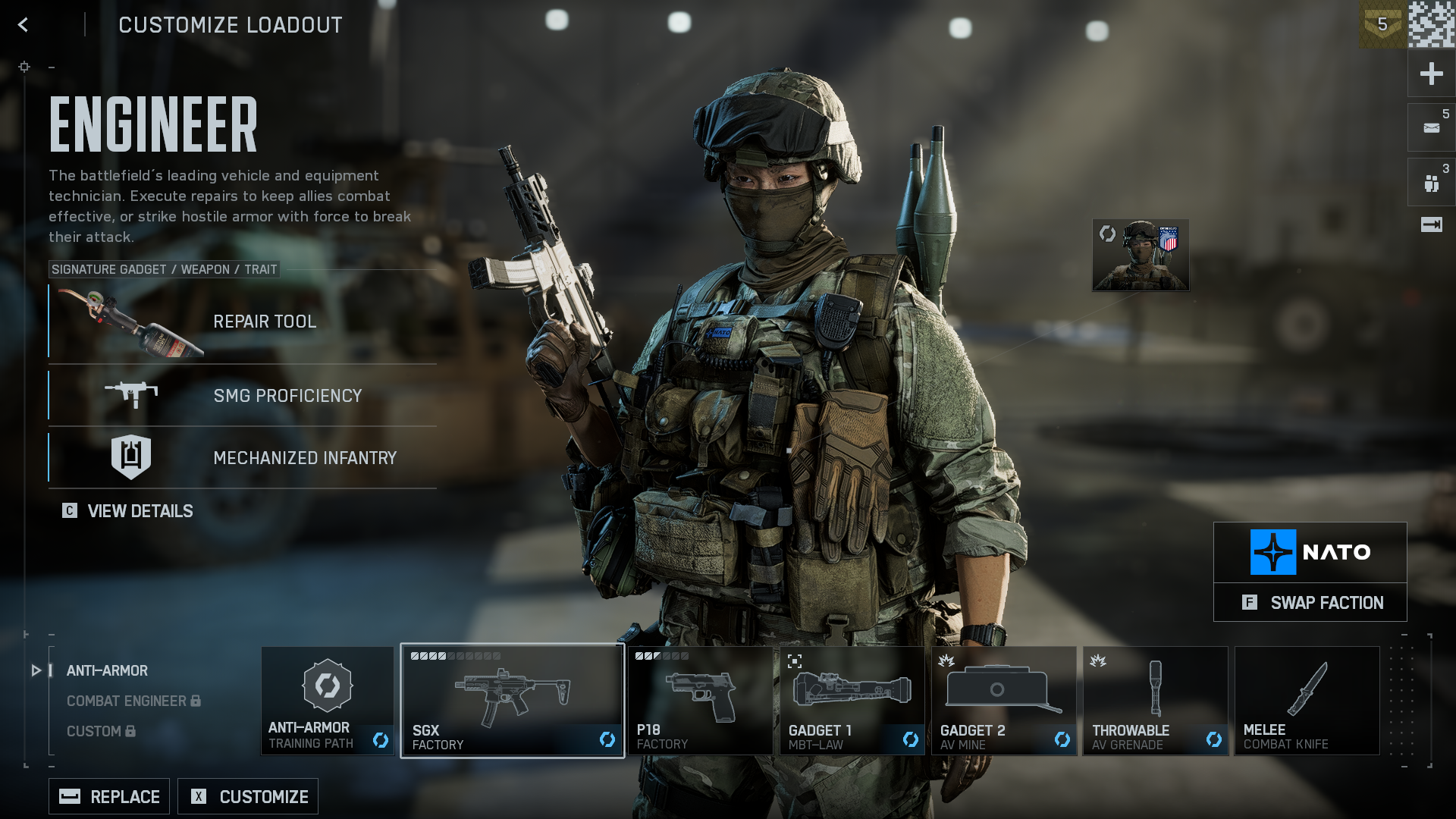Open the SMG Proficiency row

[x=243, y=395]
